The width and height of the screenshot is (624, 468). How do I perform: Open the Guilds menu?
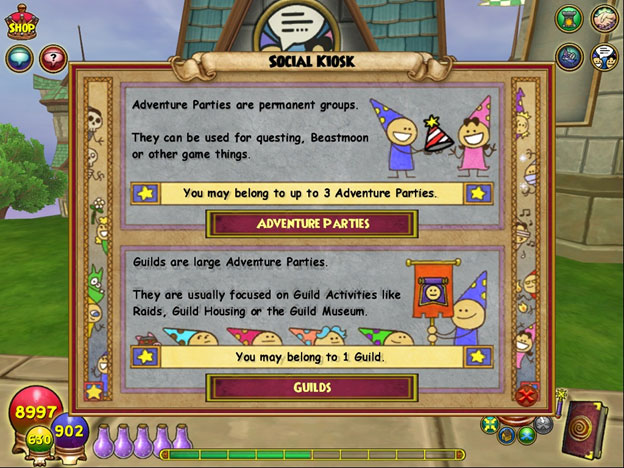click(311, 387)
